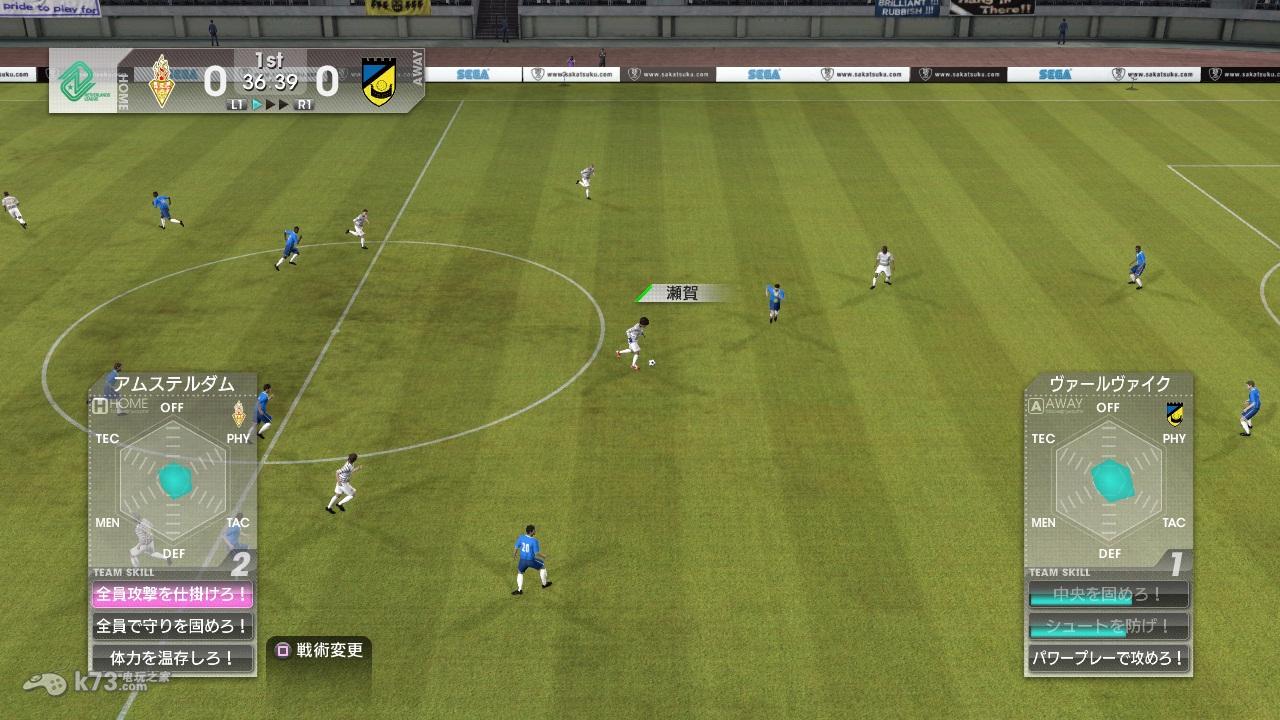Choose the 体力を温存しろ！ team skill
This screenshot has height=720, width=1280.
coord(172,659)
